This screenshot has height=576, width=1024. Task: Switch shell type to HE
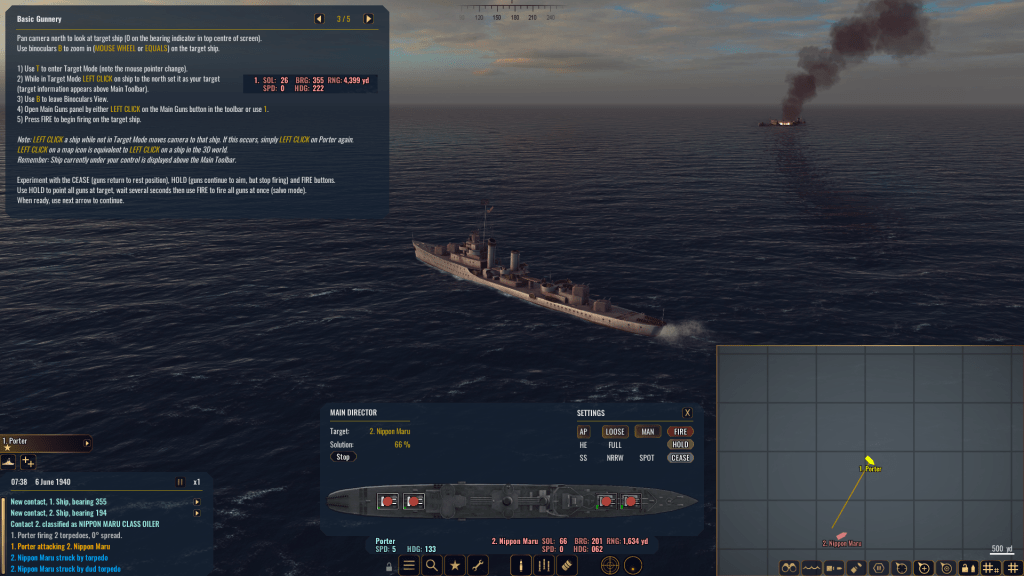(x=584, y=444)
